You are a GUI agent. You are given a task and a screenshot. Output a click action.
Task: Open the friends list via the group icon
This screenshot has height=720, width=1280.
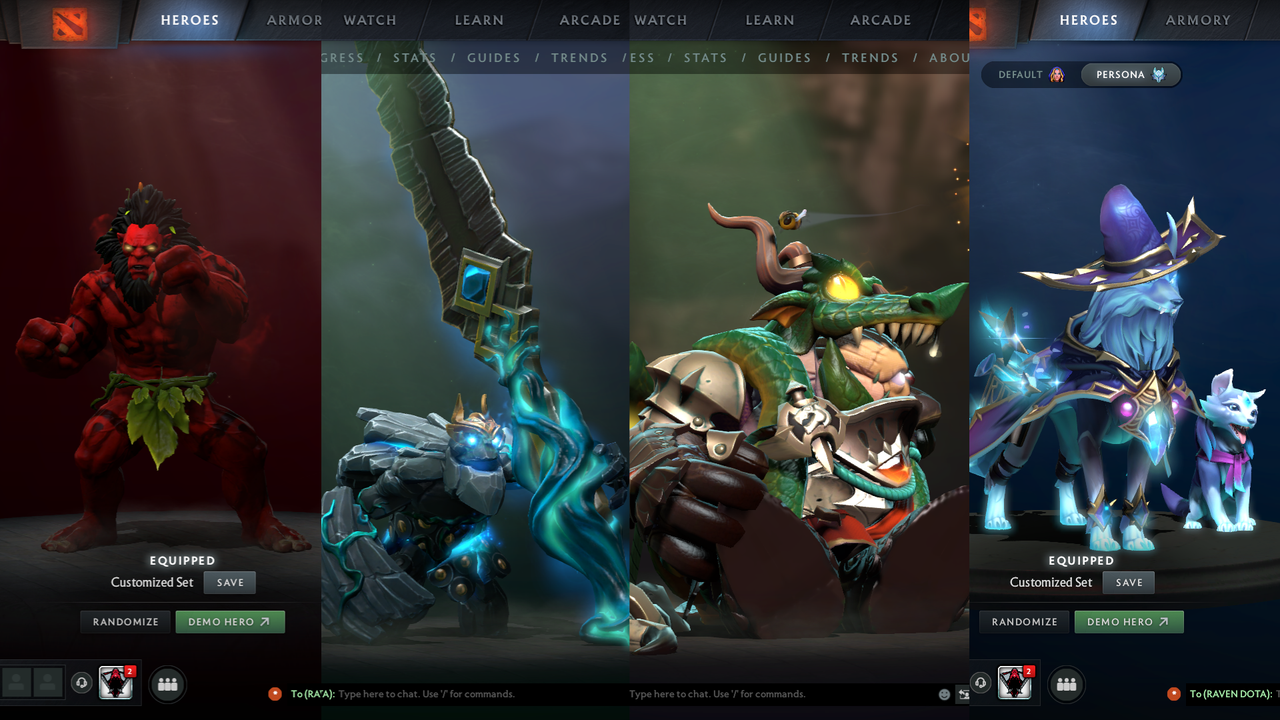(x=167, y=684)
